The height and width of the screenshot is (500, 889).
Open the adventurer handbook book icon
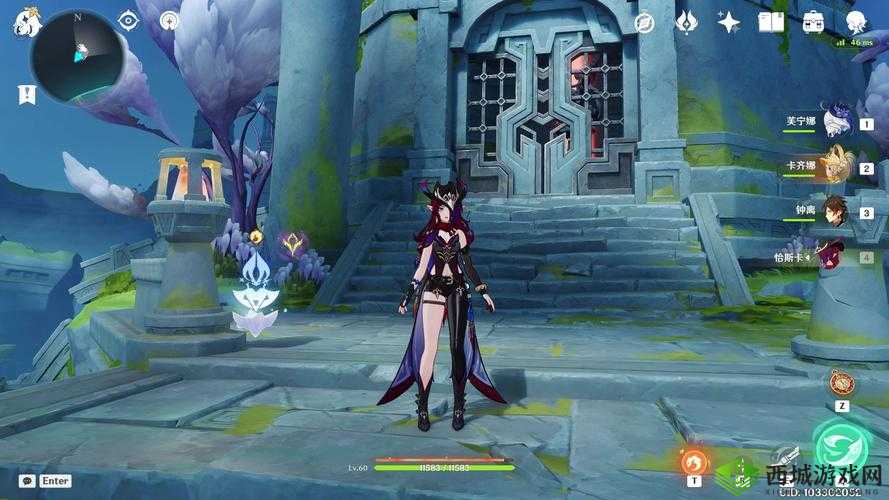[771, 21]
